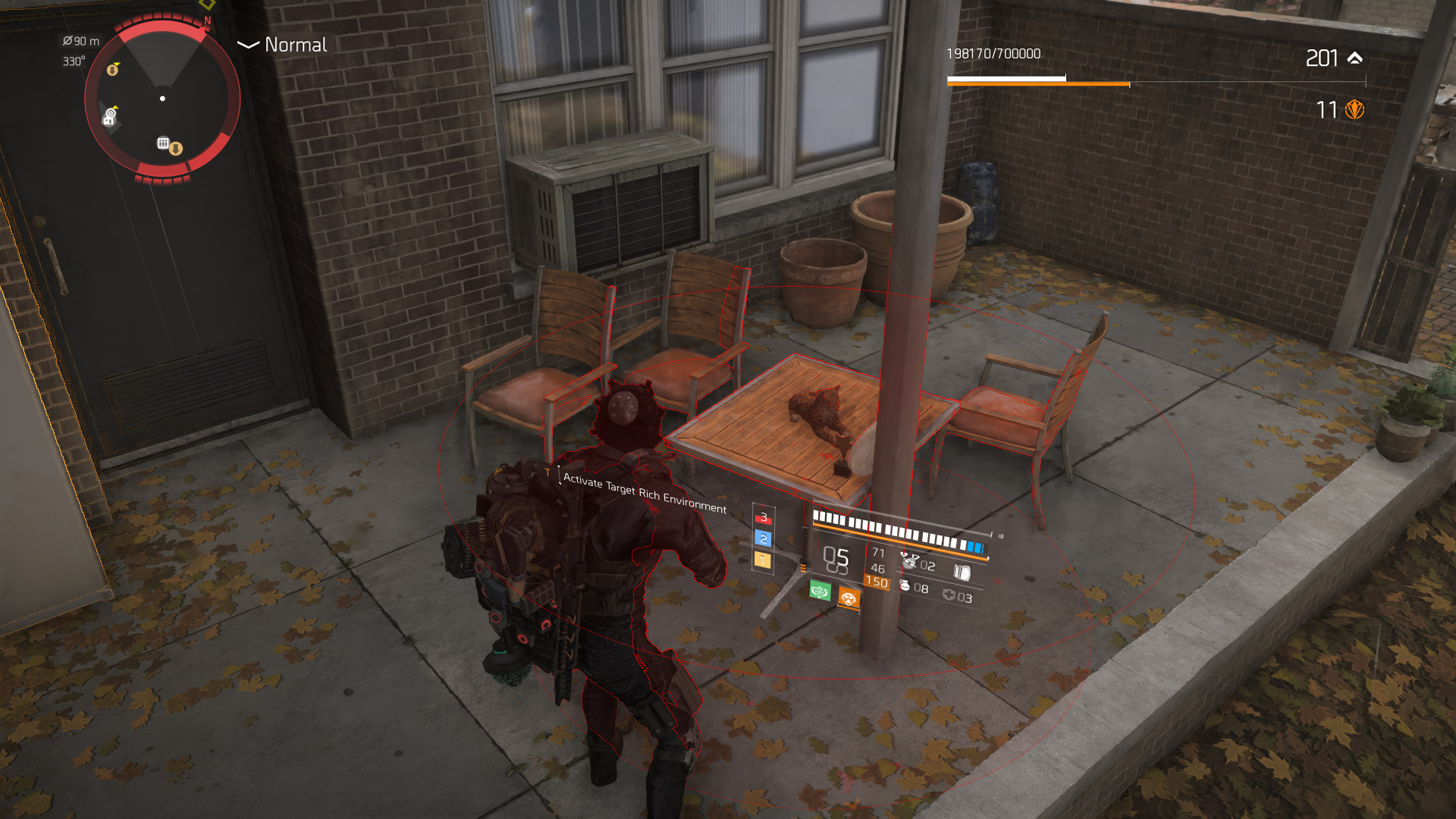Image resolution: width=1456 pixels, height=819 pixels.
Task: Click the circular radar minimap
Action: (x=162, y=99)
